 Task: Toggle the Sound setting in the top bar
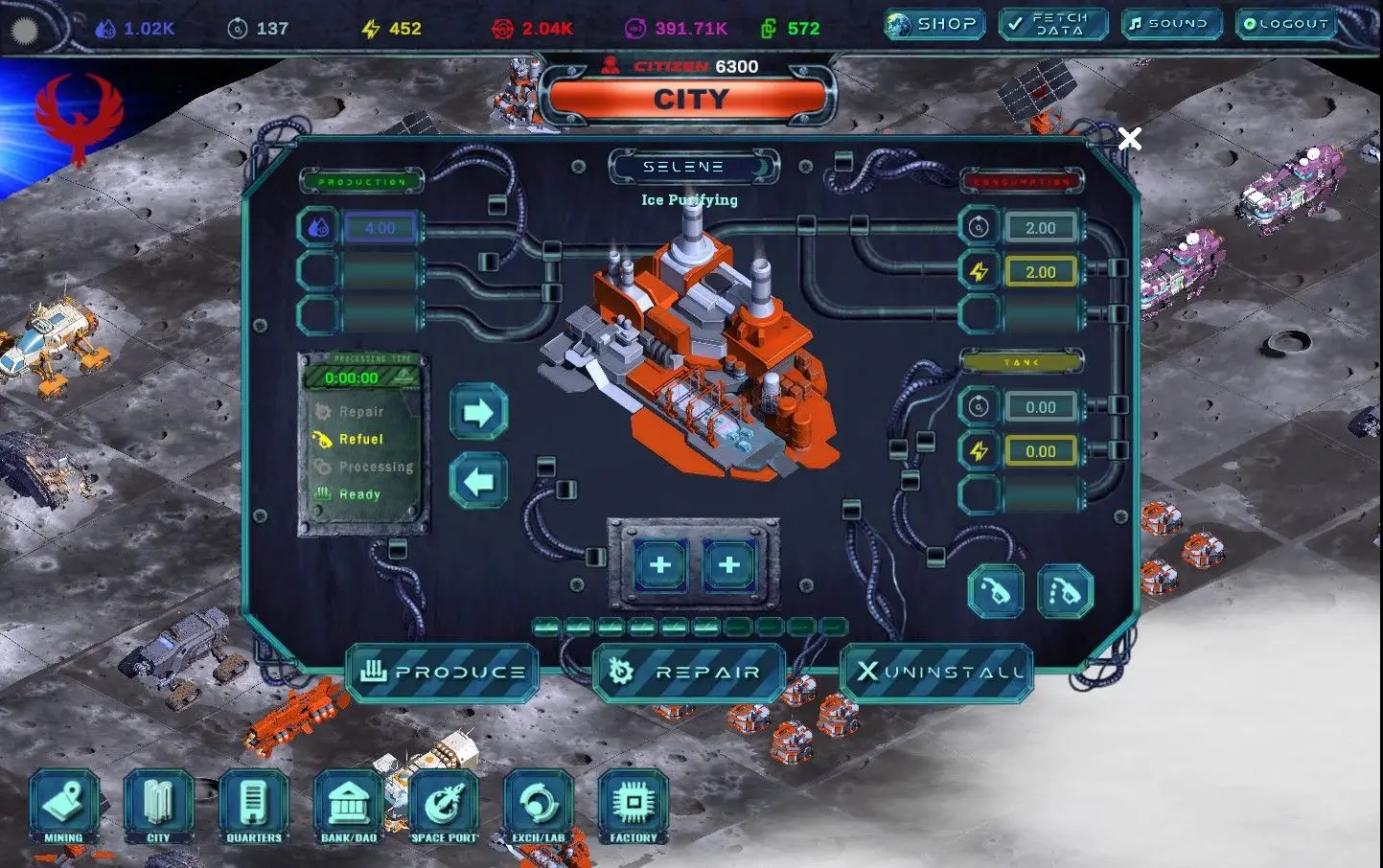1170,24
